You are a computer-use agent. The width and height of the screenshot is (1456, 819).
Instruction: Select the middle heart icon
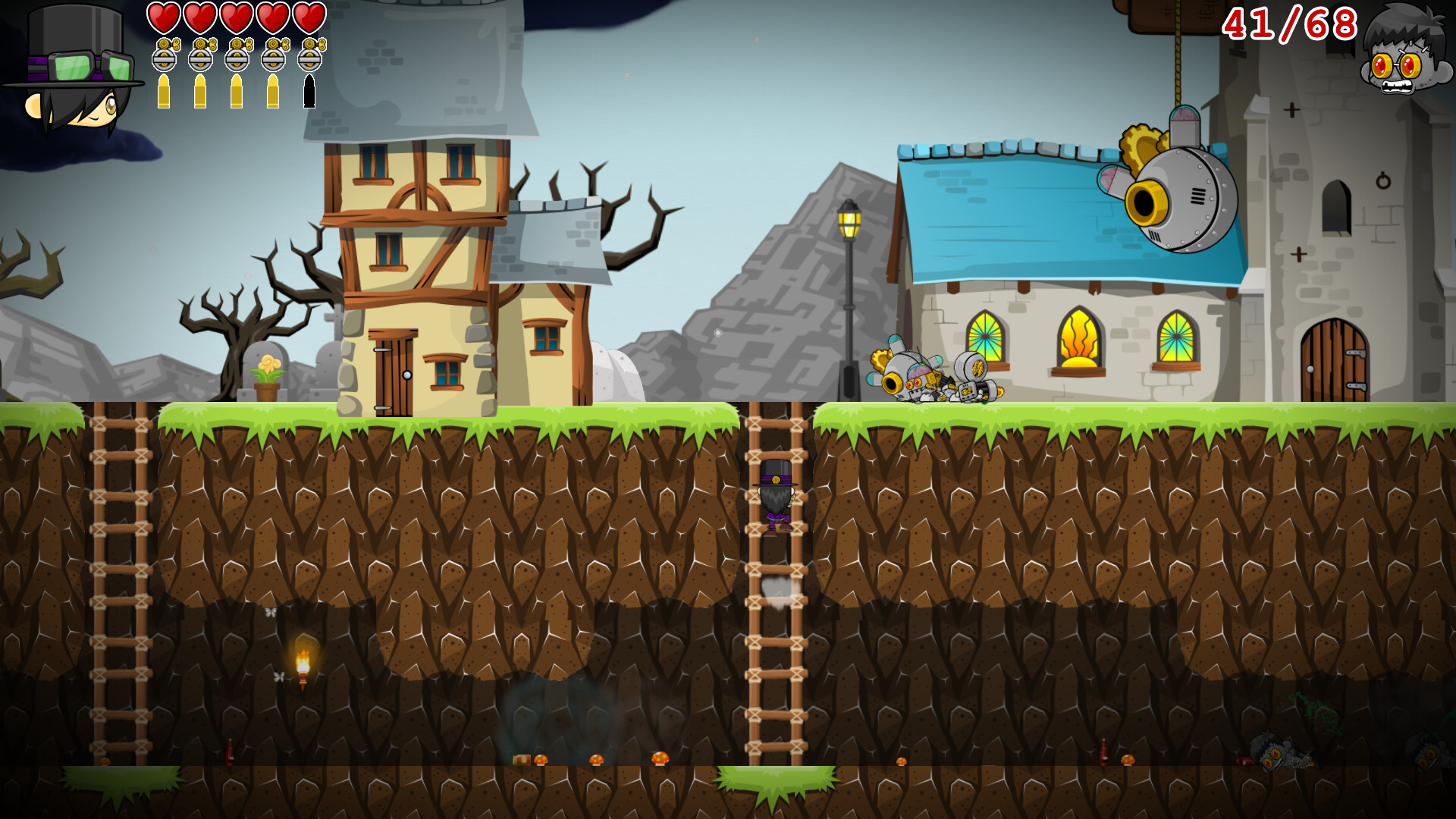236,19
